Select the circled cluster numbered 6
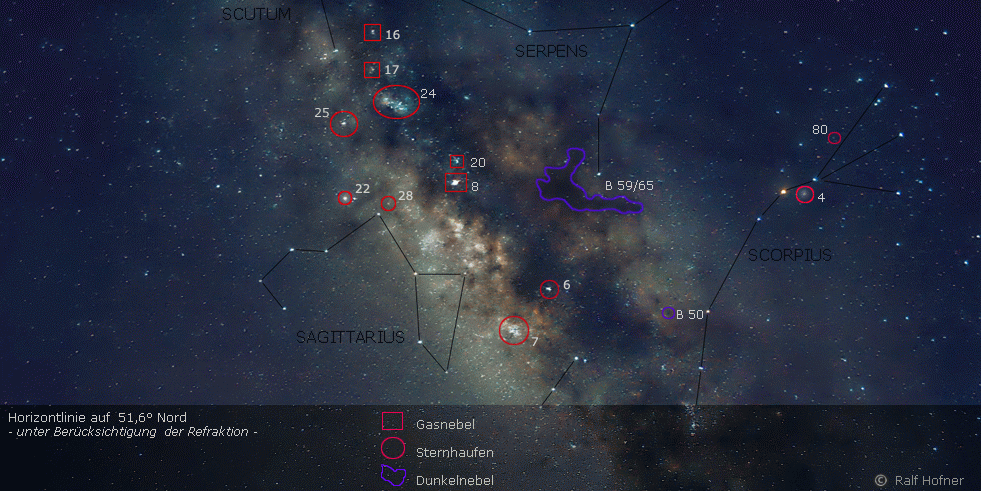The height and width of the screenshot is (491, 981). pos(549,290)
